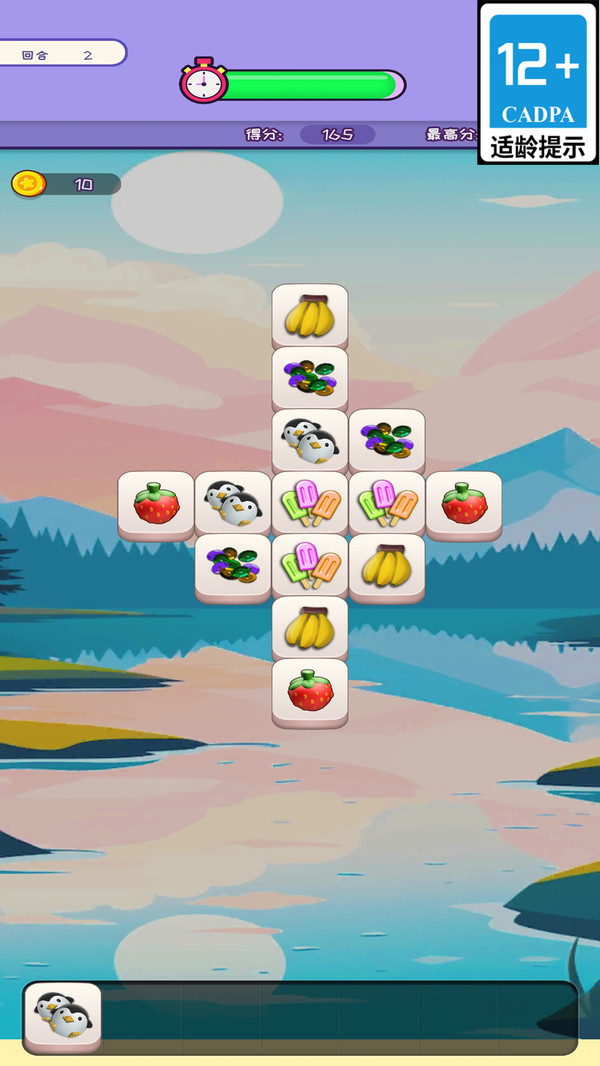
Task: Pick the button-pile tile under the top banana
Action: tap(310, 379)
